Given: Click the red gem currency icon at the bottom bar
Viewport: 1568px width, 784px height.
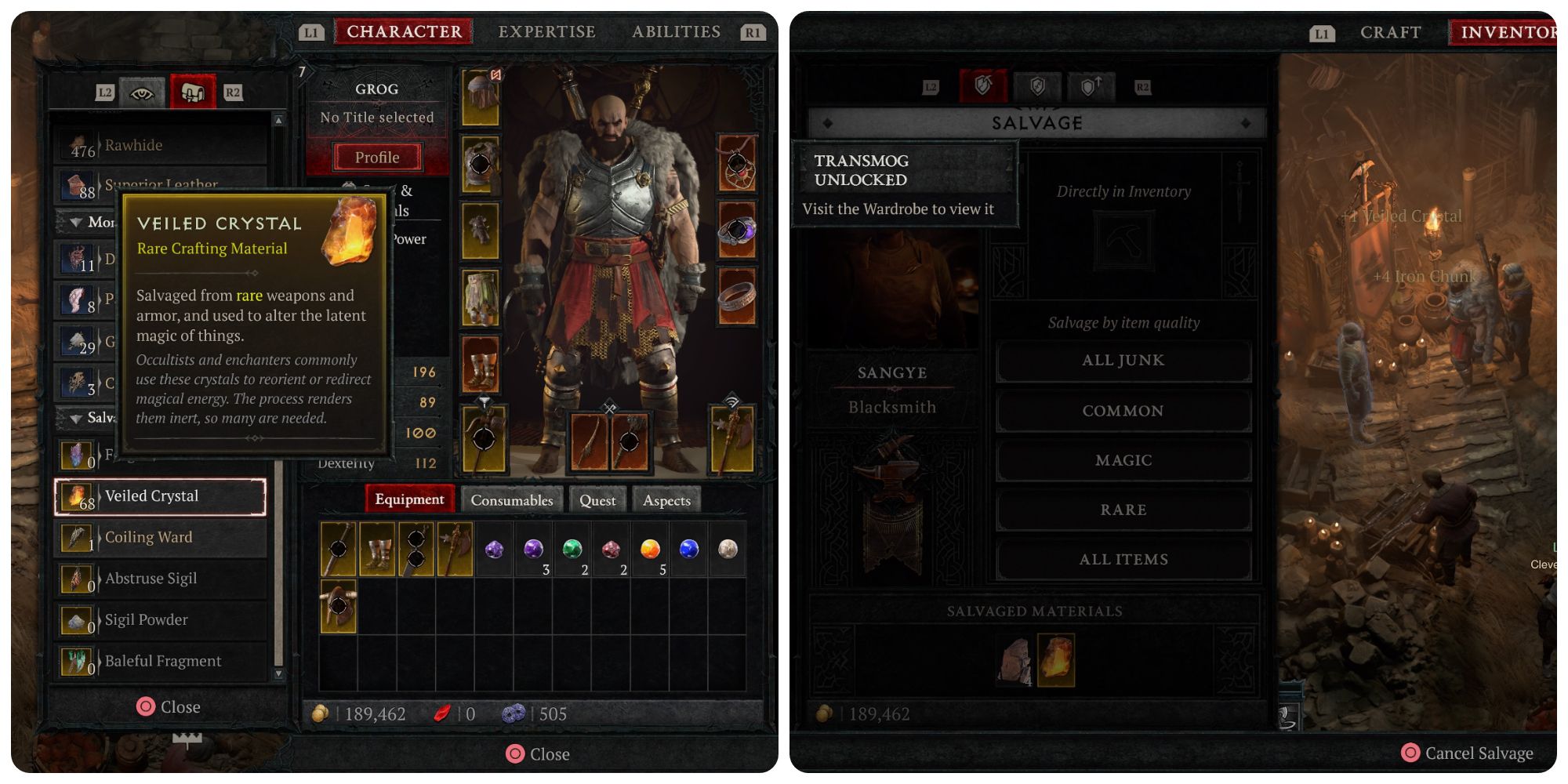Looking at the screenshot, I should click(441, 714).
